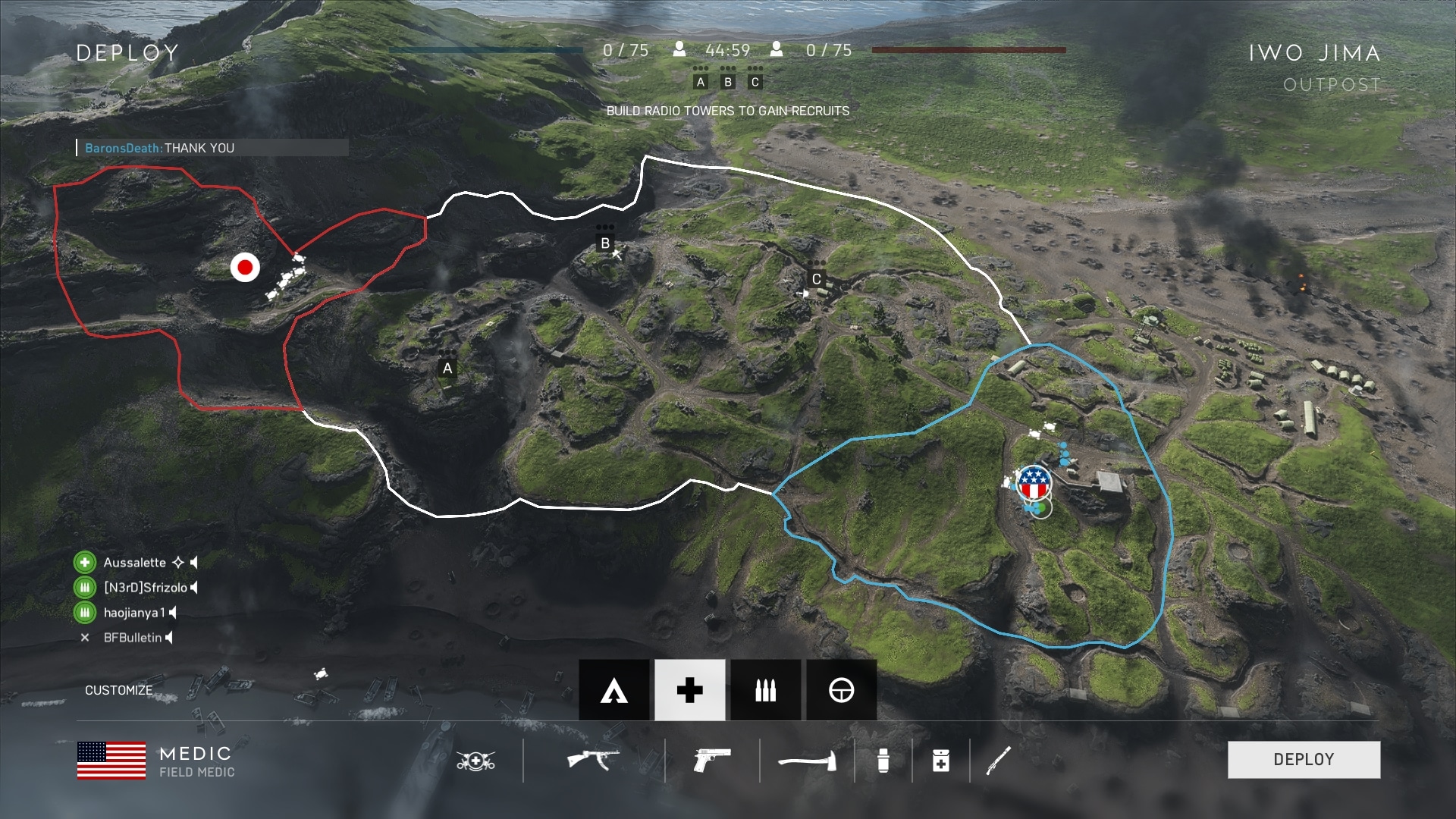Select objective A on the map
Screen dimensions: 1456x819
447,369
